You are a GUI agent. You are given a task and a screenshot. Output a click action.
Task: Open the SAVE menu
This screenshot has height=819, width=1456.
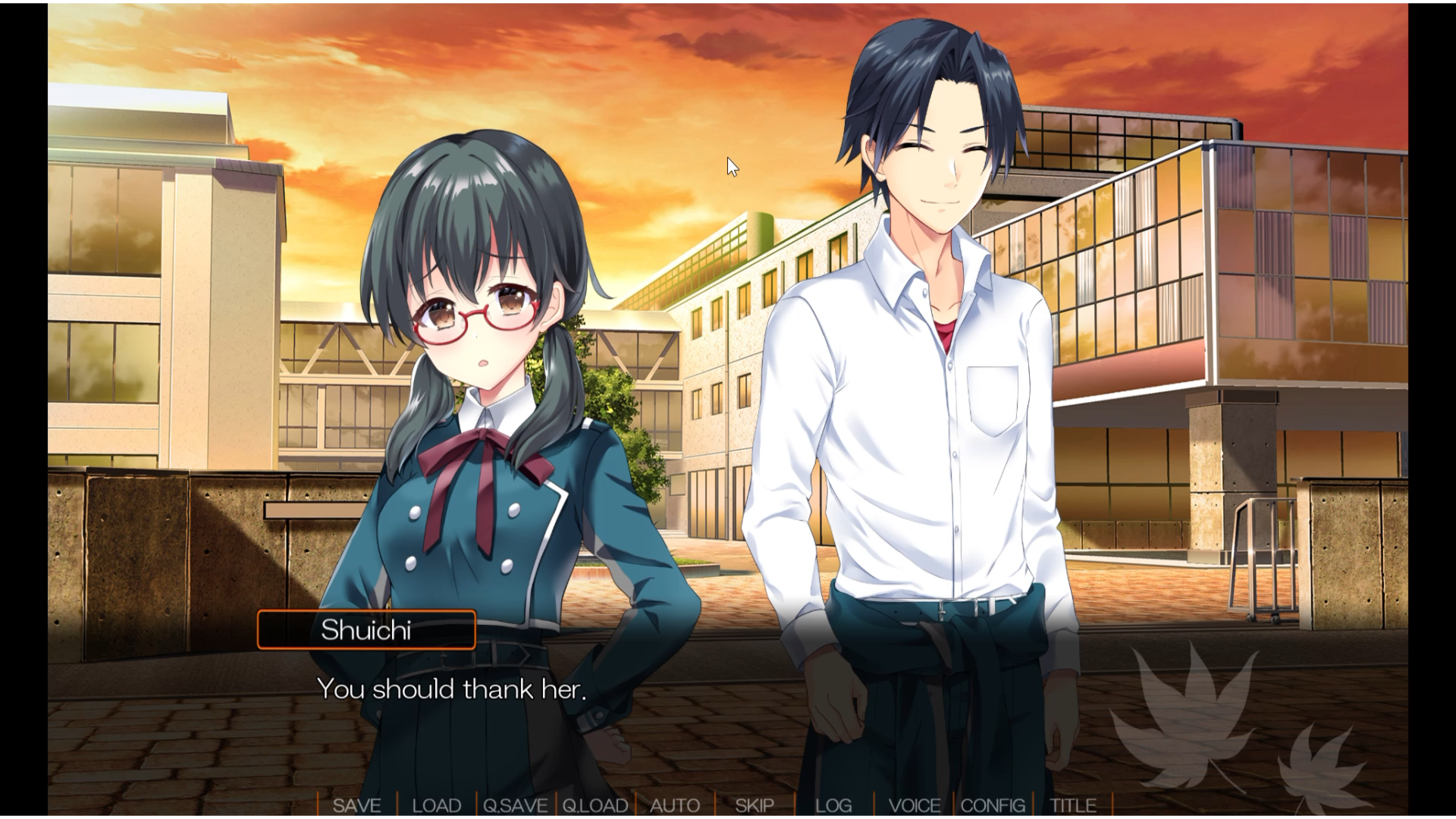[359, 806]
